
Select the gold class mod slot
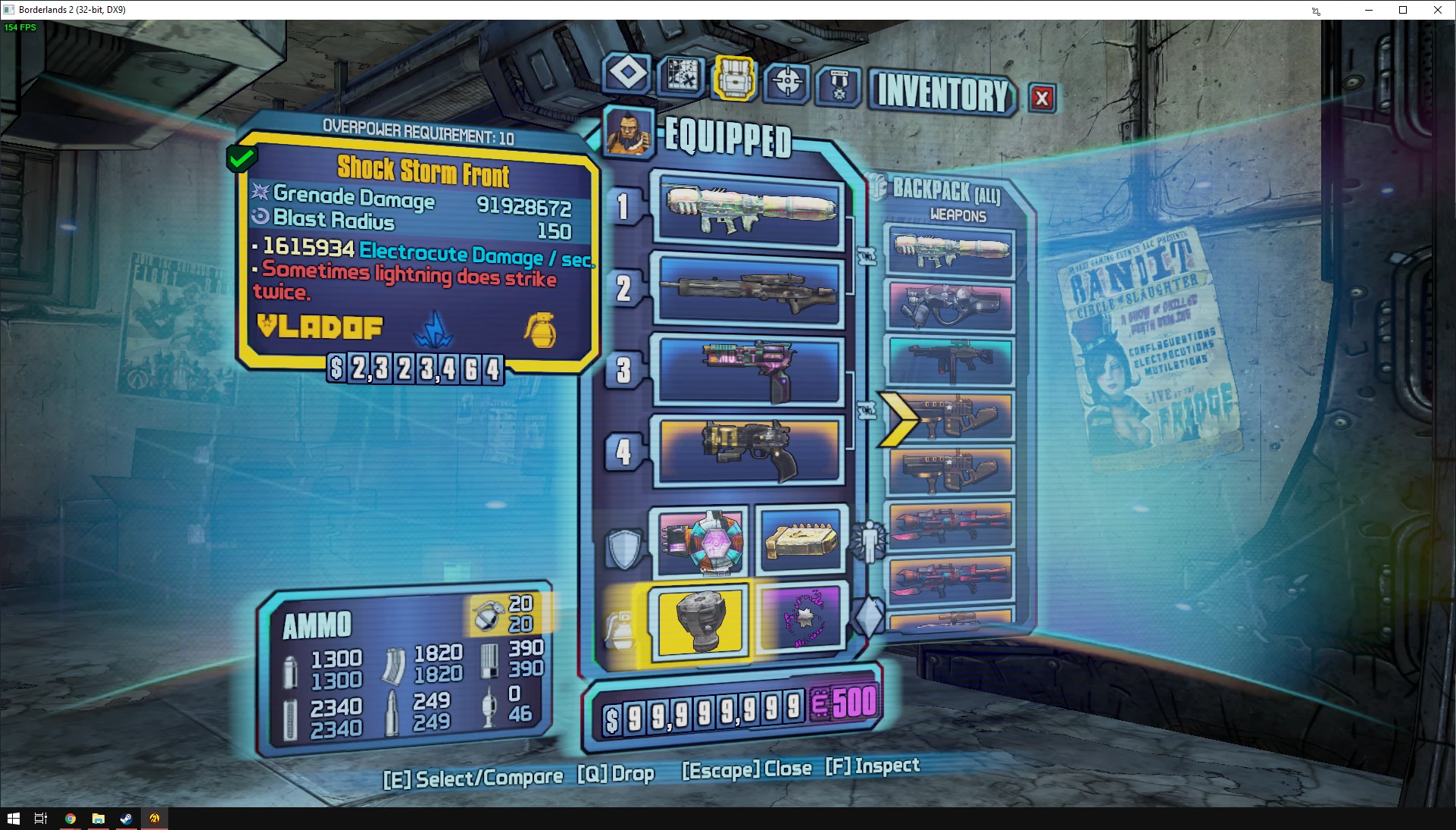[x=801, y=540]
